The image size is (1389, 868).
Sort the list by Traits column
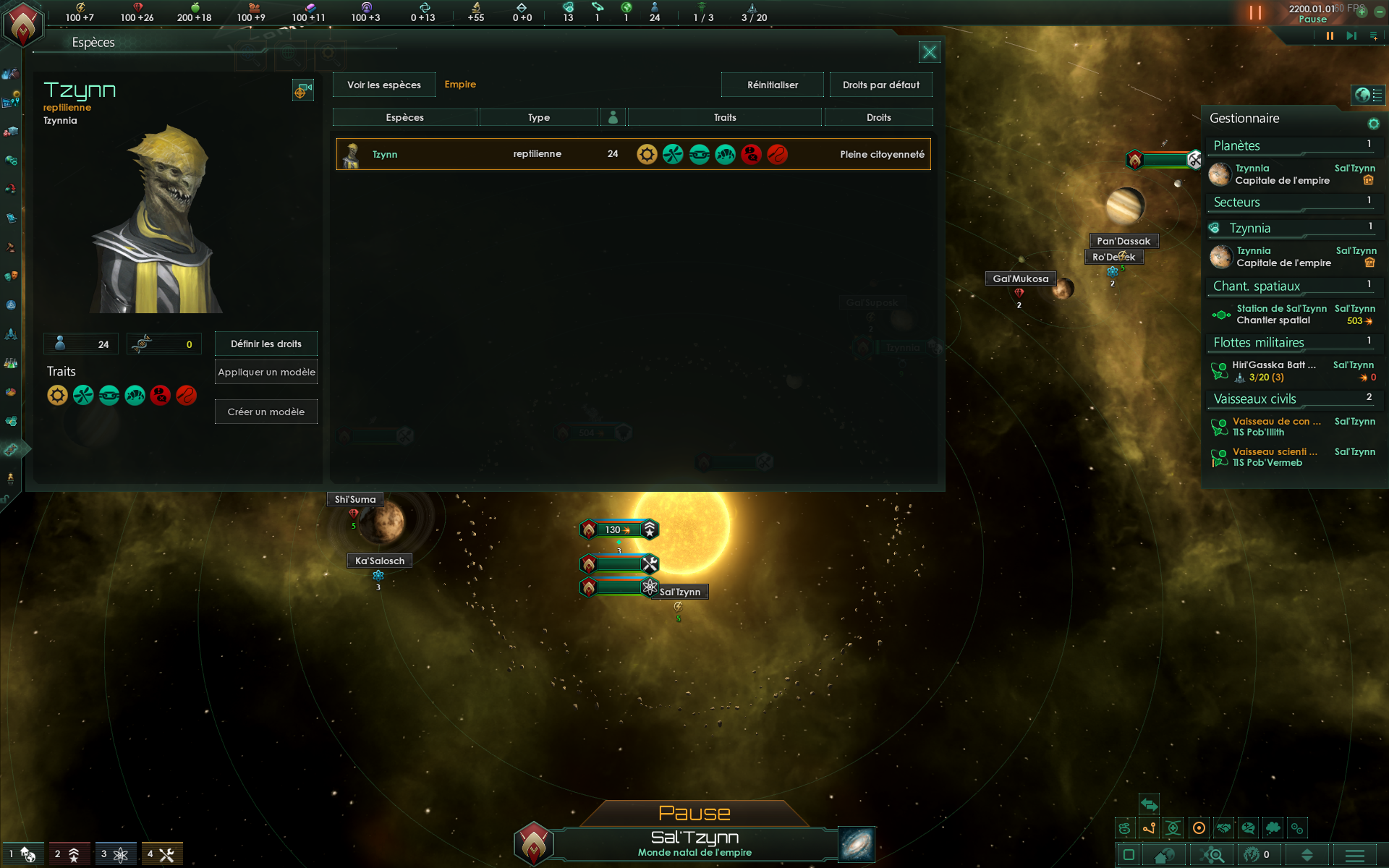click(724, 117)
